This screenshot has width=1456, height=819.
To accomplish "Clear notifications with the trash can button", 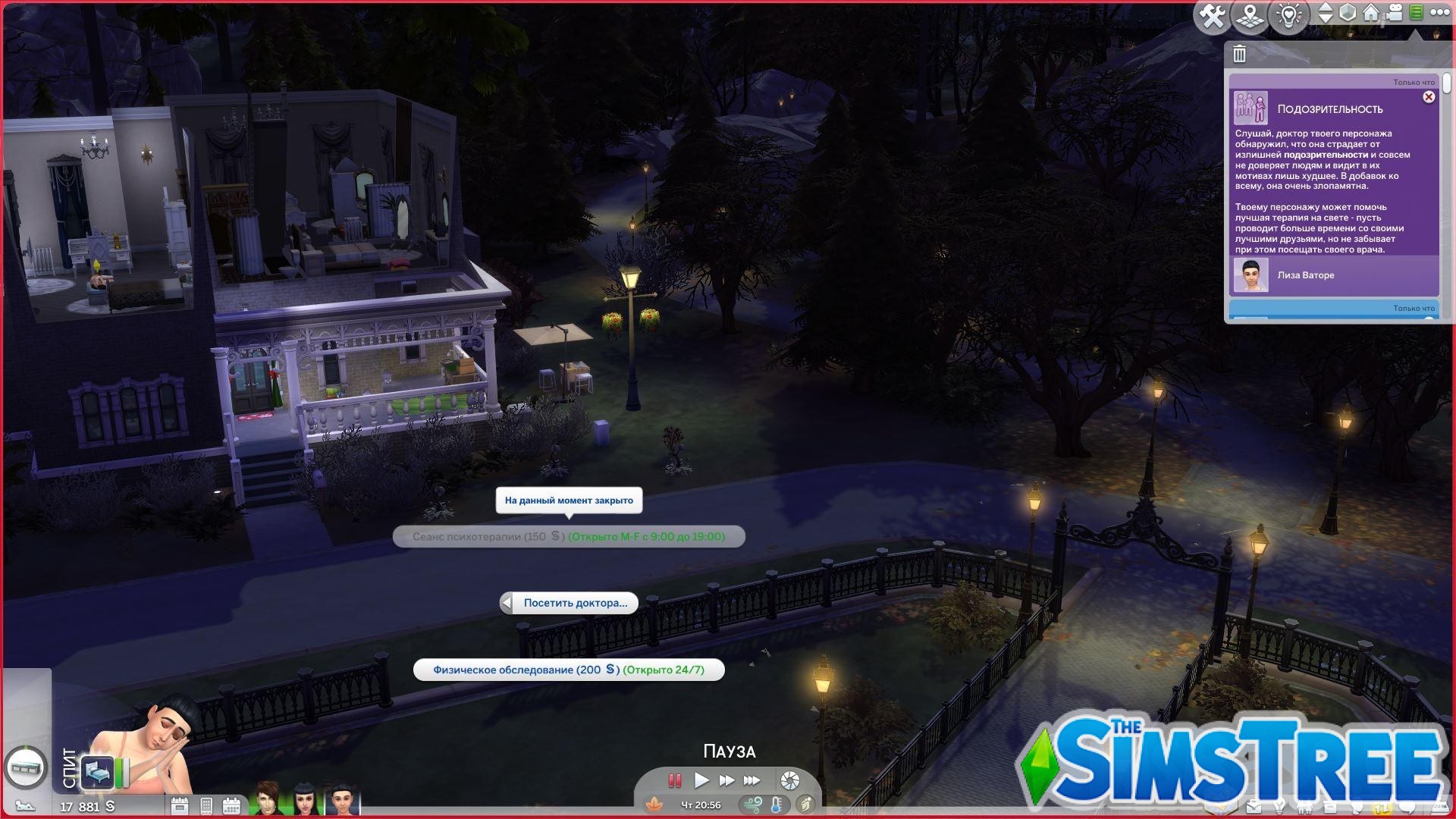I will click(x=1241, y=53).
